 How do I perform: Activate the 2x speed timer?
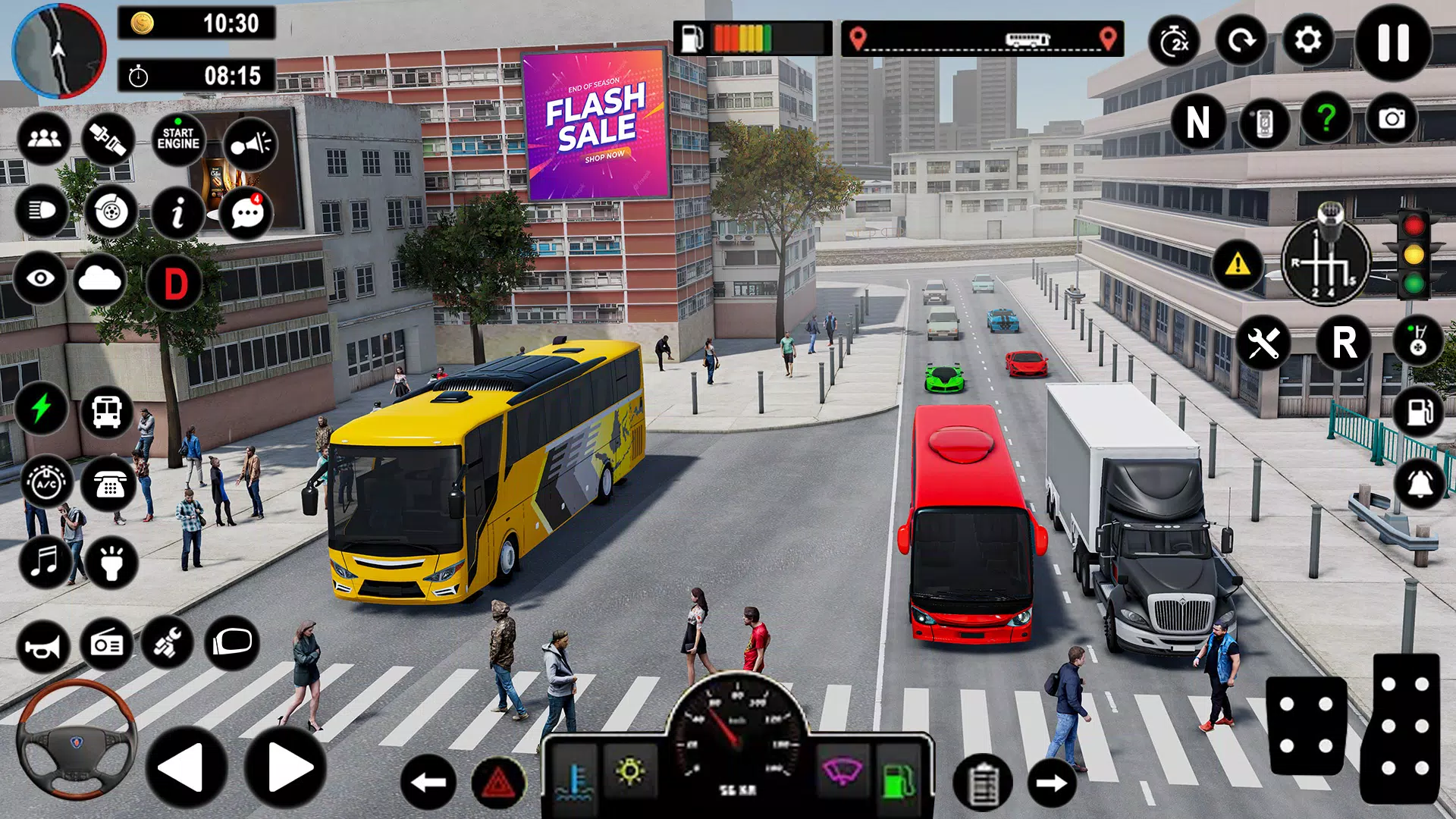click(1175, 42)
